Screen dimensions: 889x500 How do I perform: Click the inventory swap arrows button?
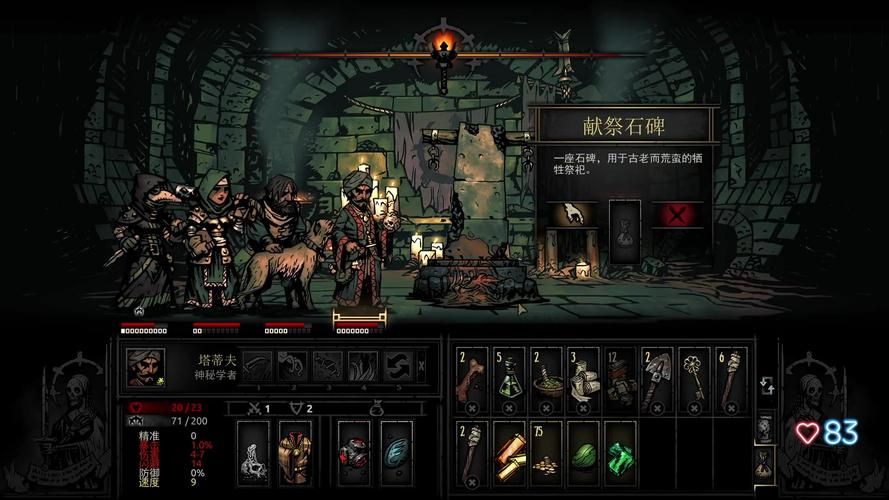point(765,386)
